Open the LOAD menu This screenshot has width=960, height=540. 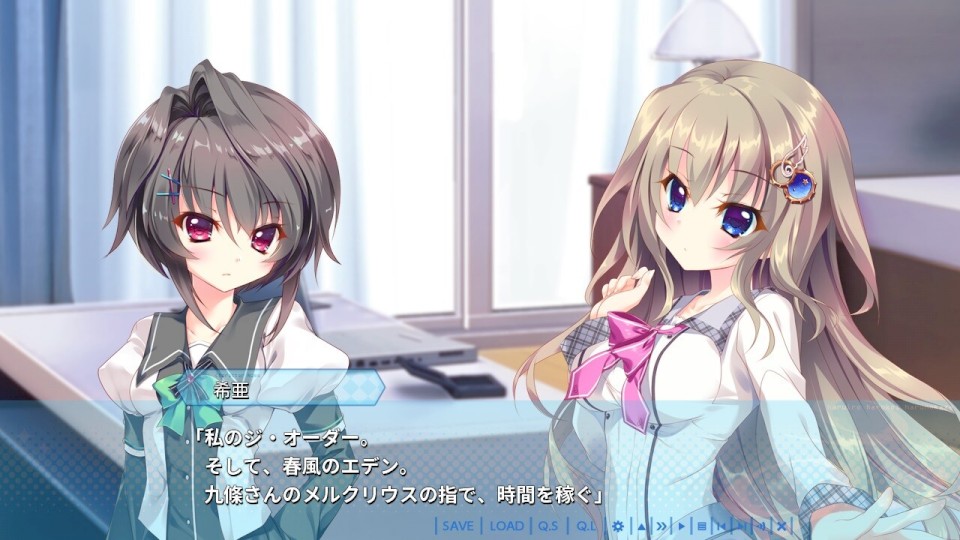(507, 526)
